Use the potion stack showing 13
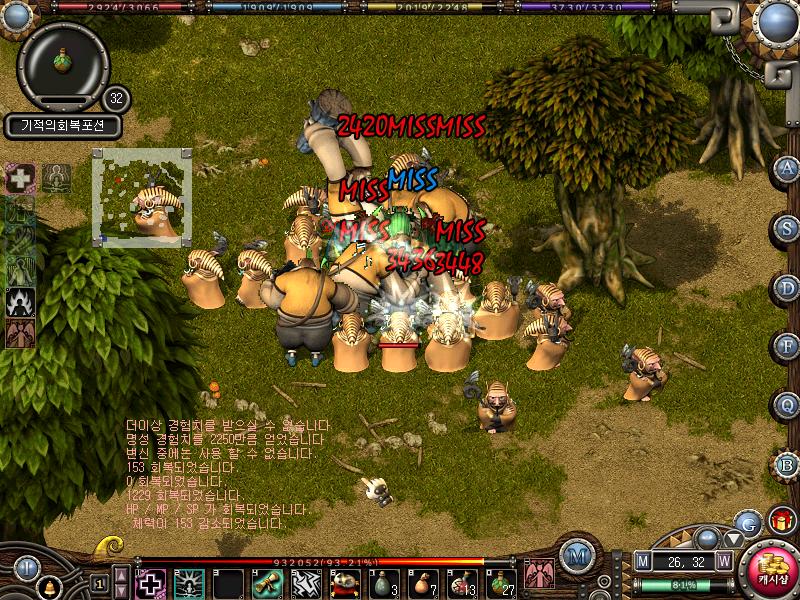 pyautogui.click(x=459, y=582)
